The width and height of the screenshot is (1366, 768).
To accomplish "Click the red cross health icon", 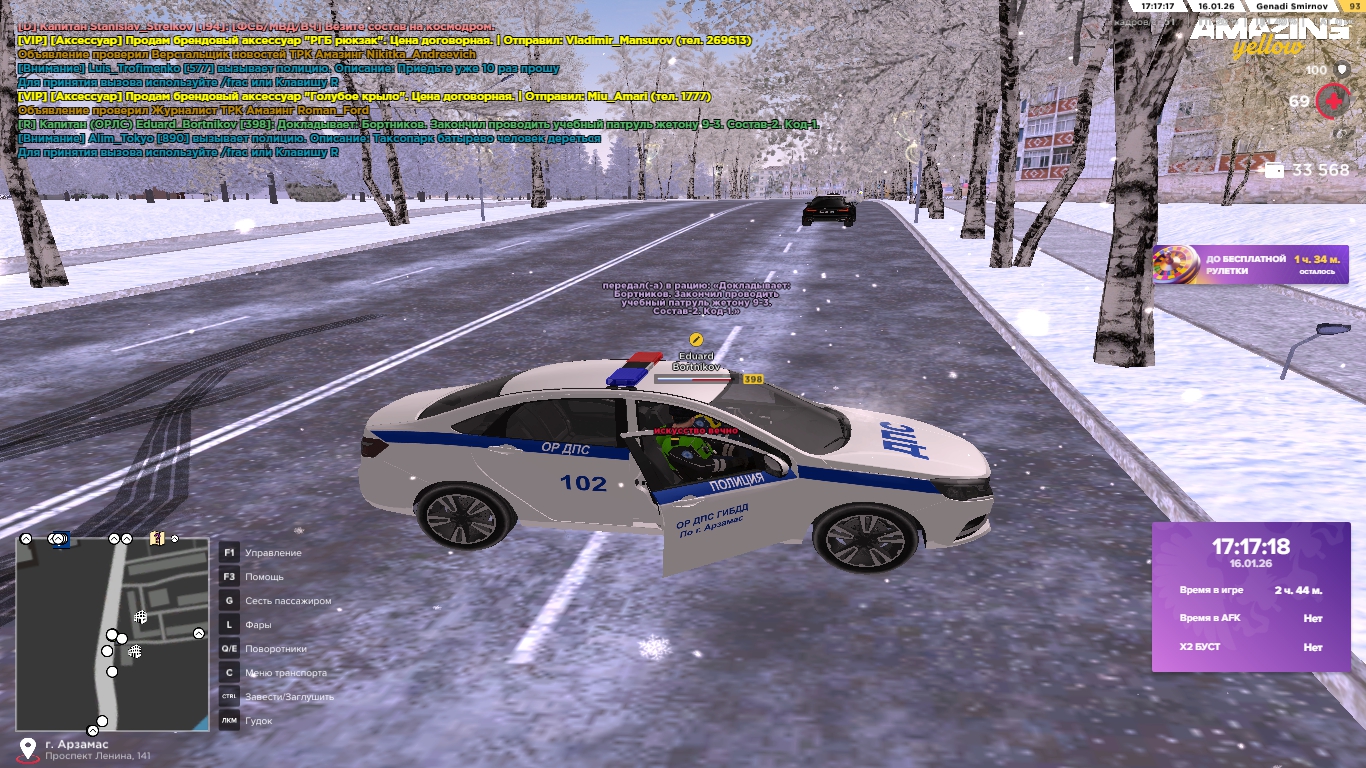I will click(1332, 100).
